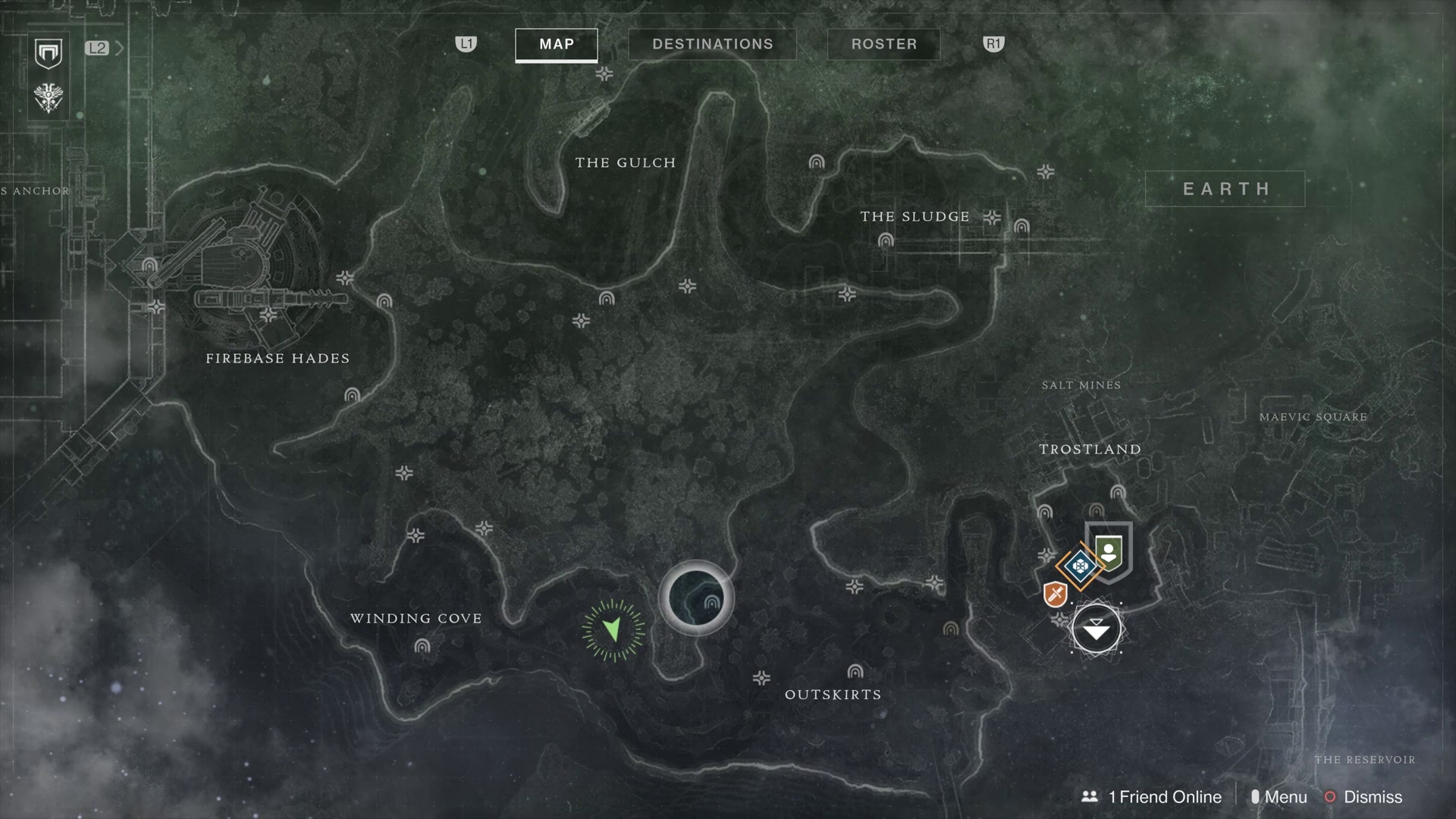Choose the blue diamond quest marker
The image size is (1456, 819).
pyautogui.click(x=1080, y=566)
